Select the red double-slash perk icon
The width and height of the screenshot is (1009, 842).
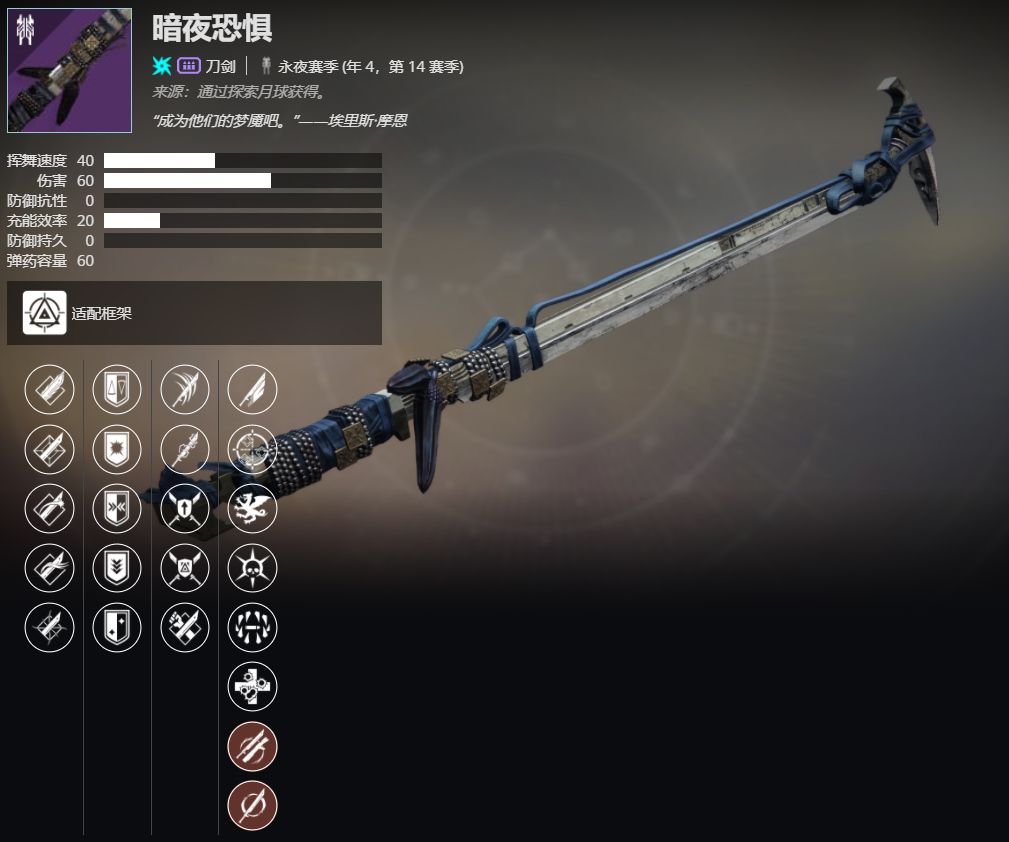click(253, 746)
